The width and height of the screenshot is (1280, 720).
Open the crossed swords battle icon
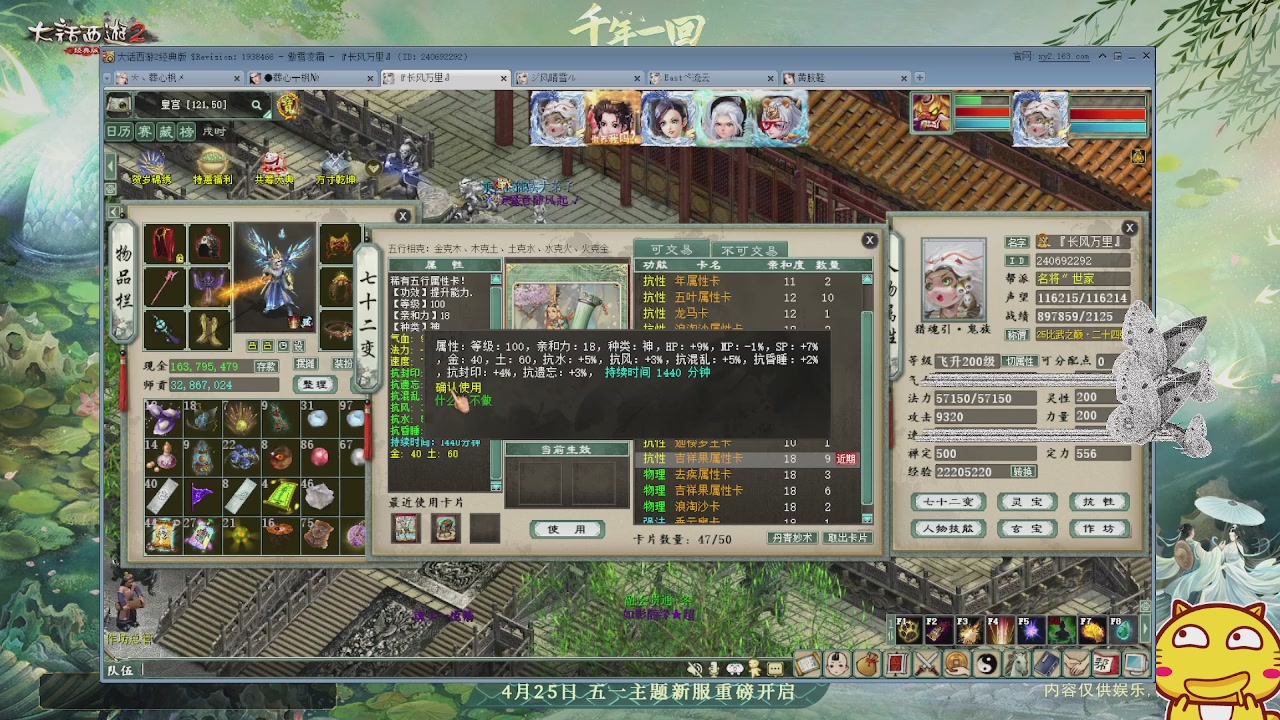(x=929, y=663)
